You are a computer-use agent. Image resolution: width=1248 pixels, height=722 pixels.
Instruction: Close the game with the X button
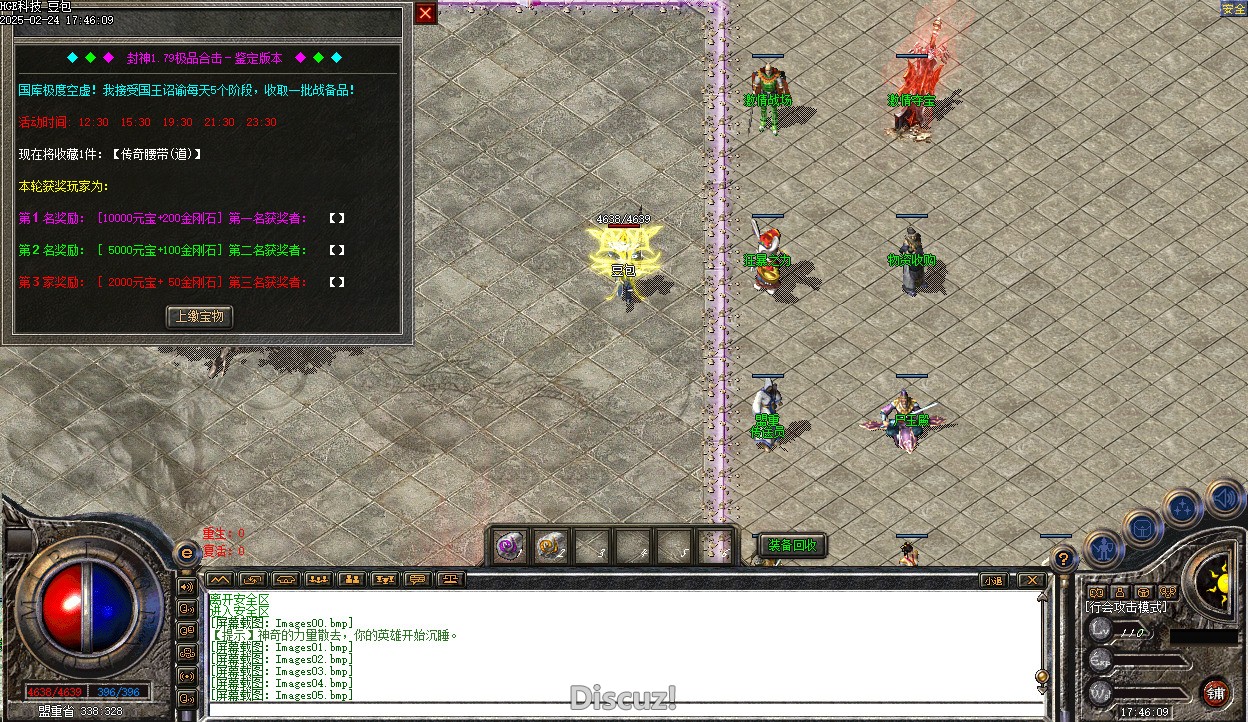pos(1030,580)
